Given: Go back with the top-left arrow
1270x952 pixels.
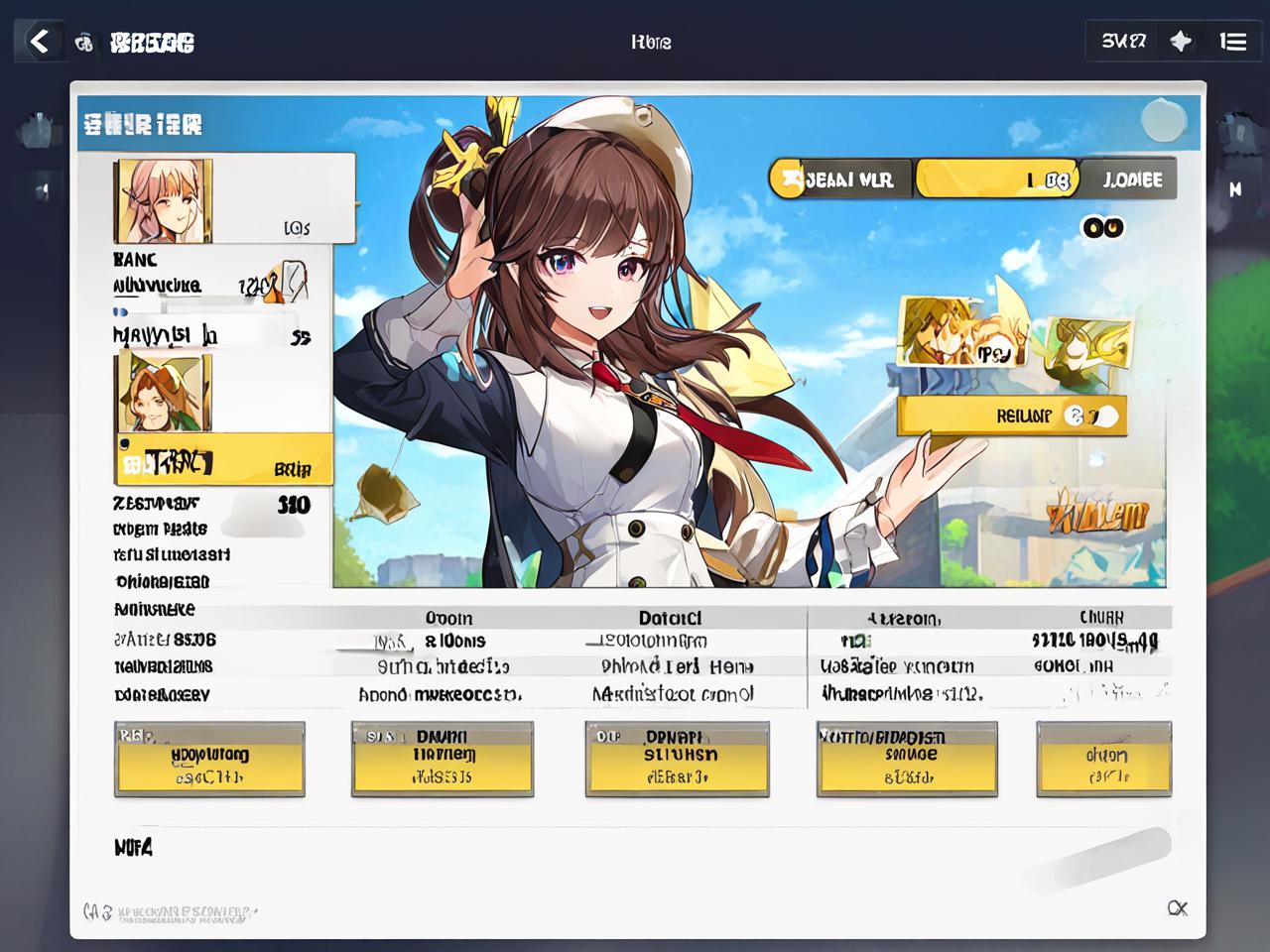Looking at the screenshot, I should (x=40, y=42).
